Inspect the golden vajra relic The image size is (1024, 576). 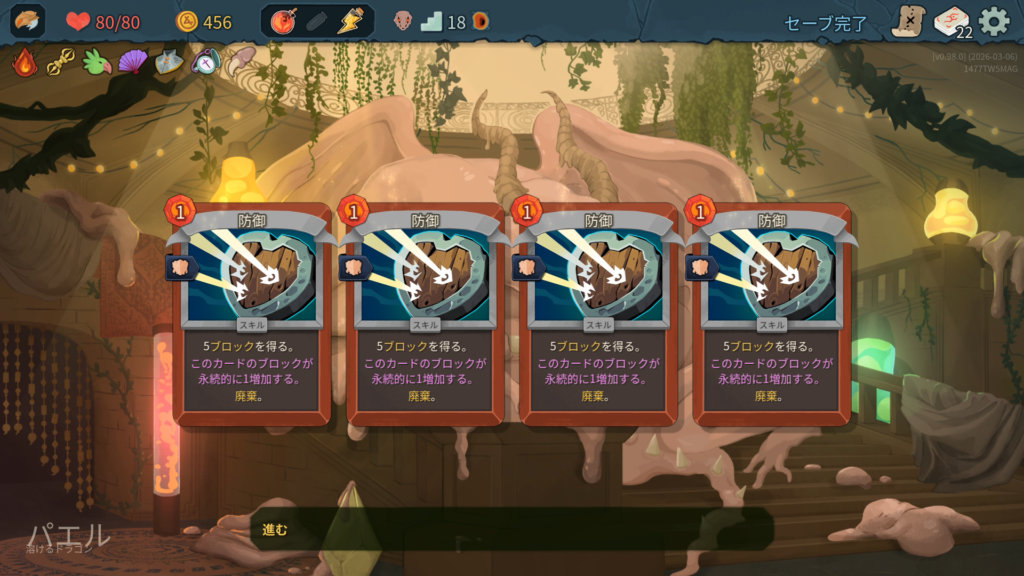point(61,62)
